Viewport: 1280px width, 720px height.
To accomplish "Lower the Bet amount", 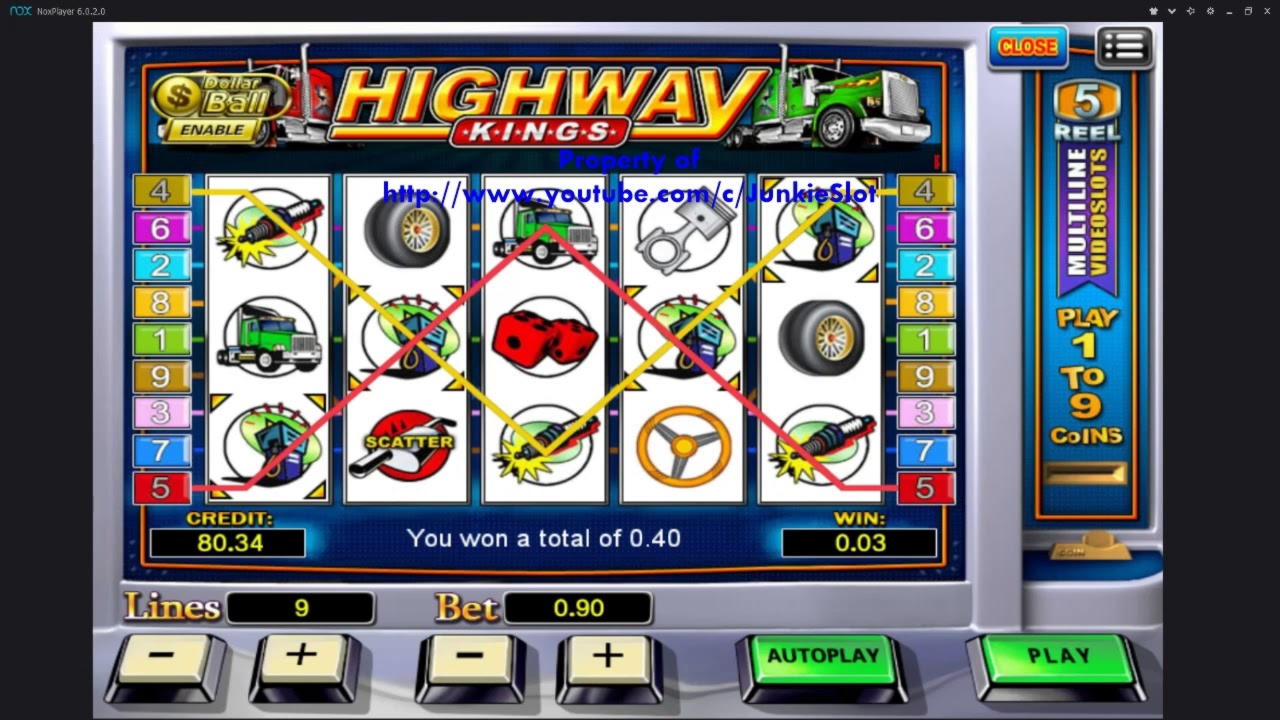I will (469, 658).
